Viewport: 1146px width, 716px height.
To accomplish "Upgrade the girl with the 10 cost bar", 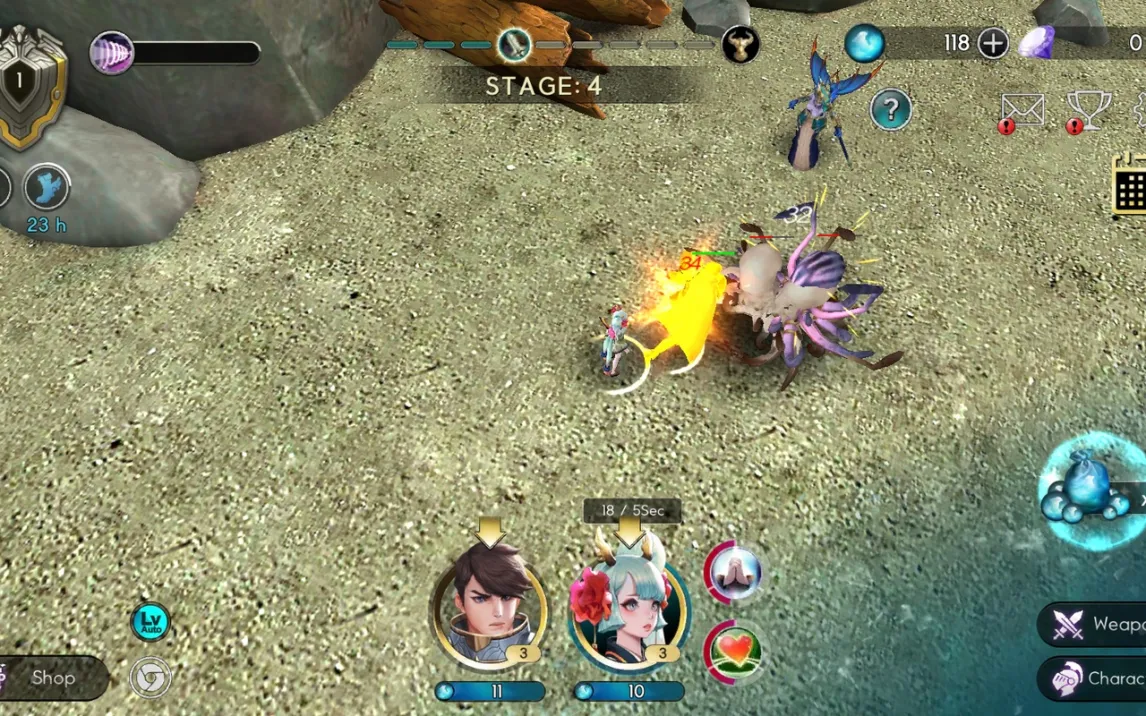I will [629, 691].
